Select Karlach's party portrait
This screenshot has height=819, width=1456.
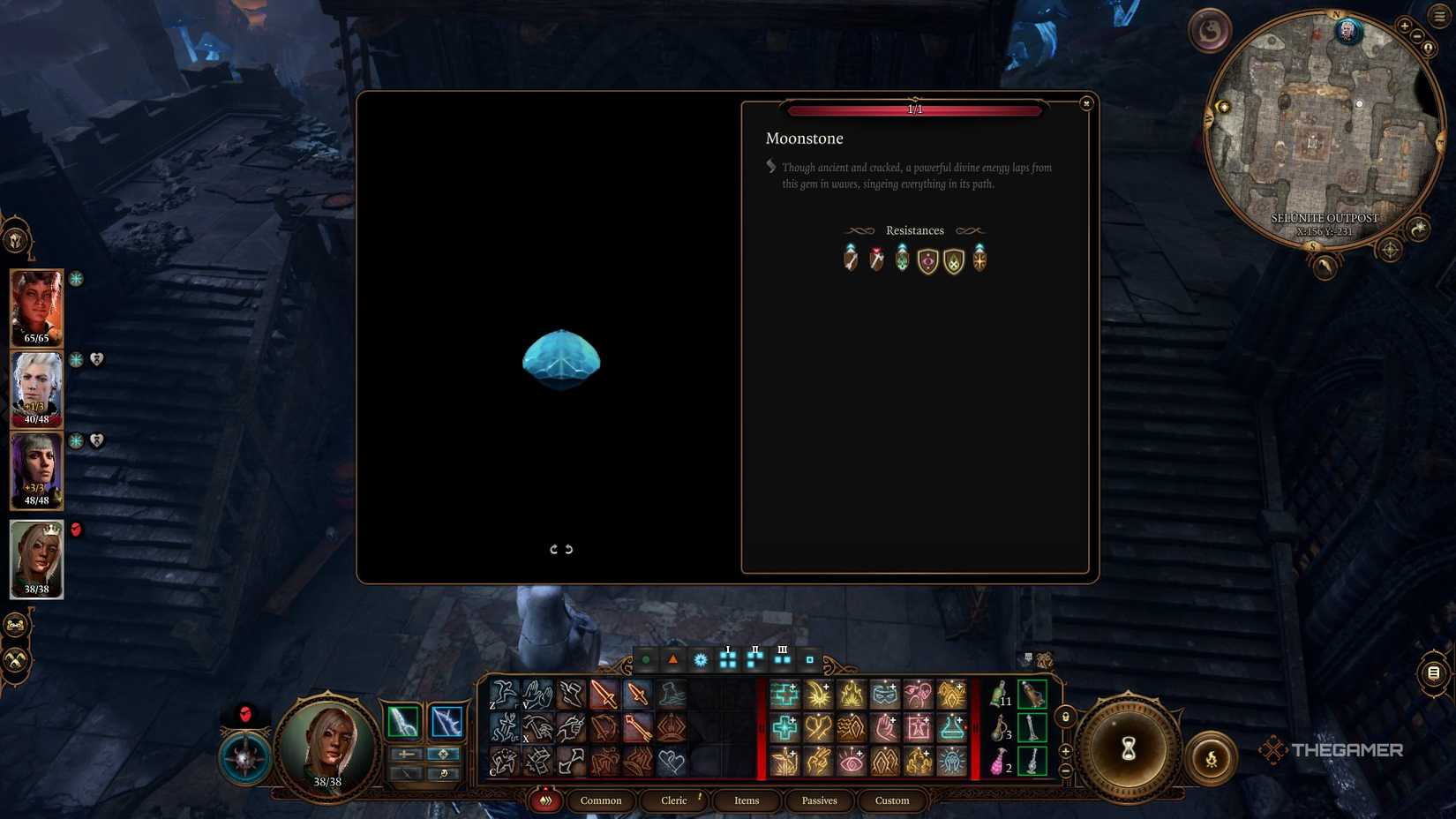coord(36,307)
